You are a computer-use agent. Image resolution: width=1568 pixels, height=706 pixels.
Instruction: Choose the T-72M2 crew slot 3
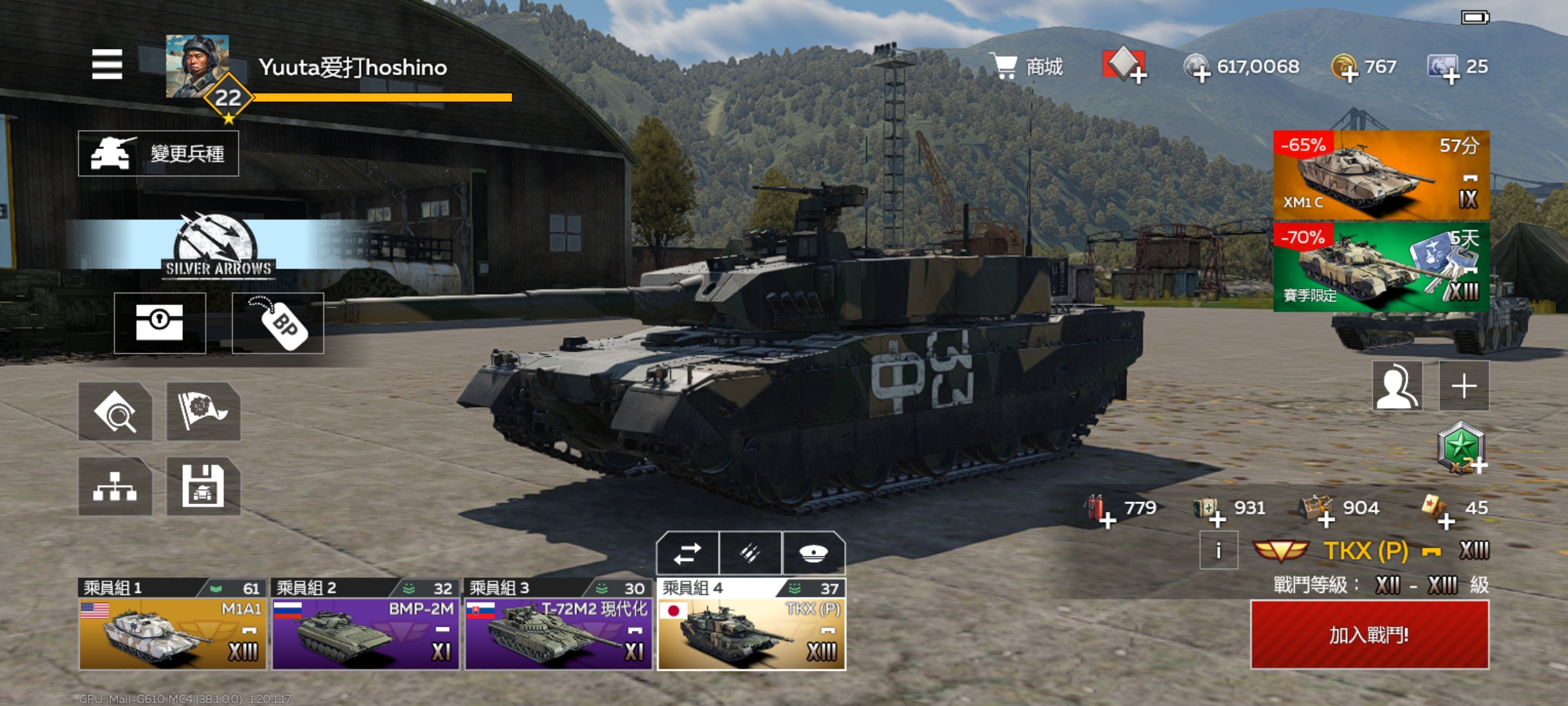559,625
